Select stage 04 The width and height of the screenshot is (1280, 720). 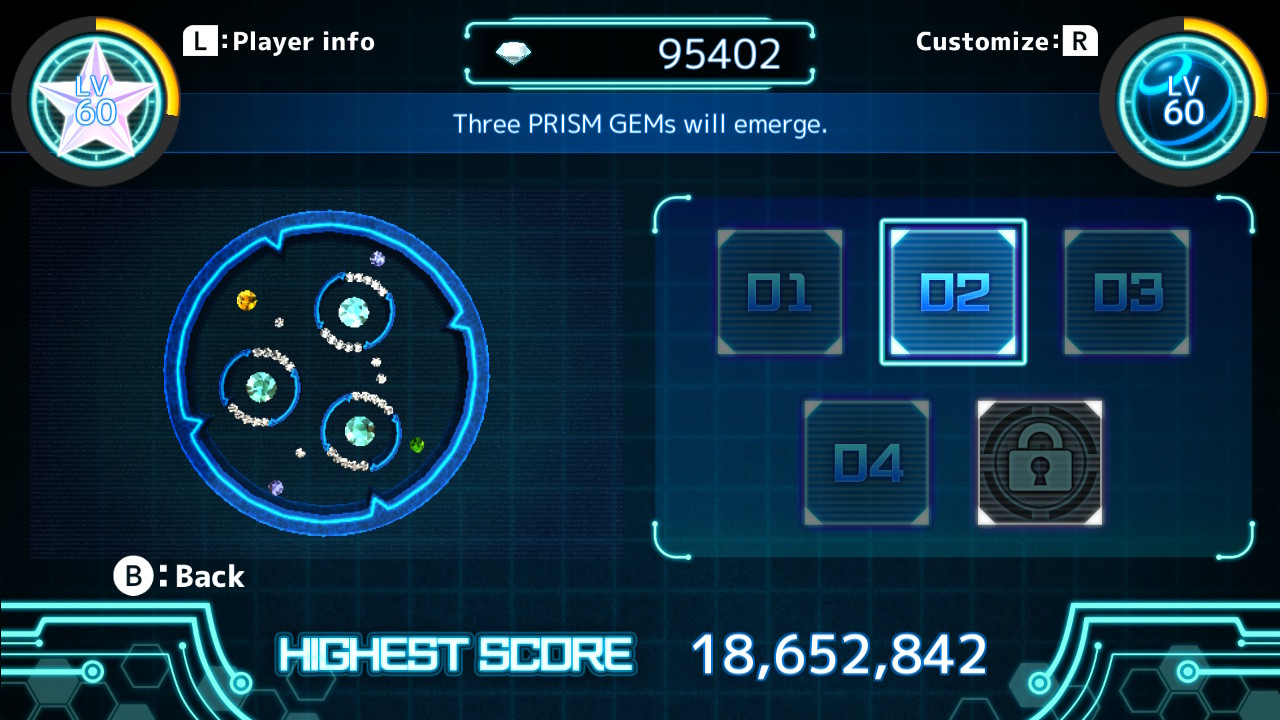[x=867, y=462]
